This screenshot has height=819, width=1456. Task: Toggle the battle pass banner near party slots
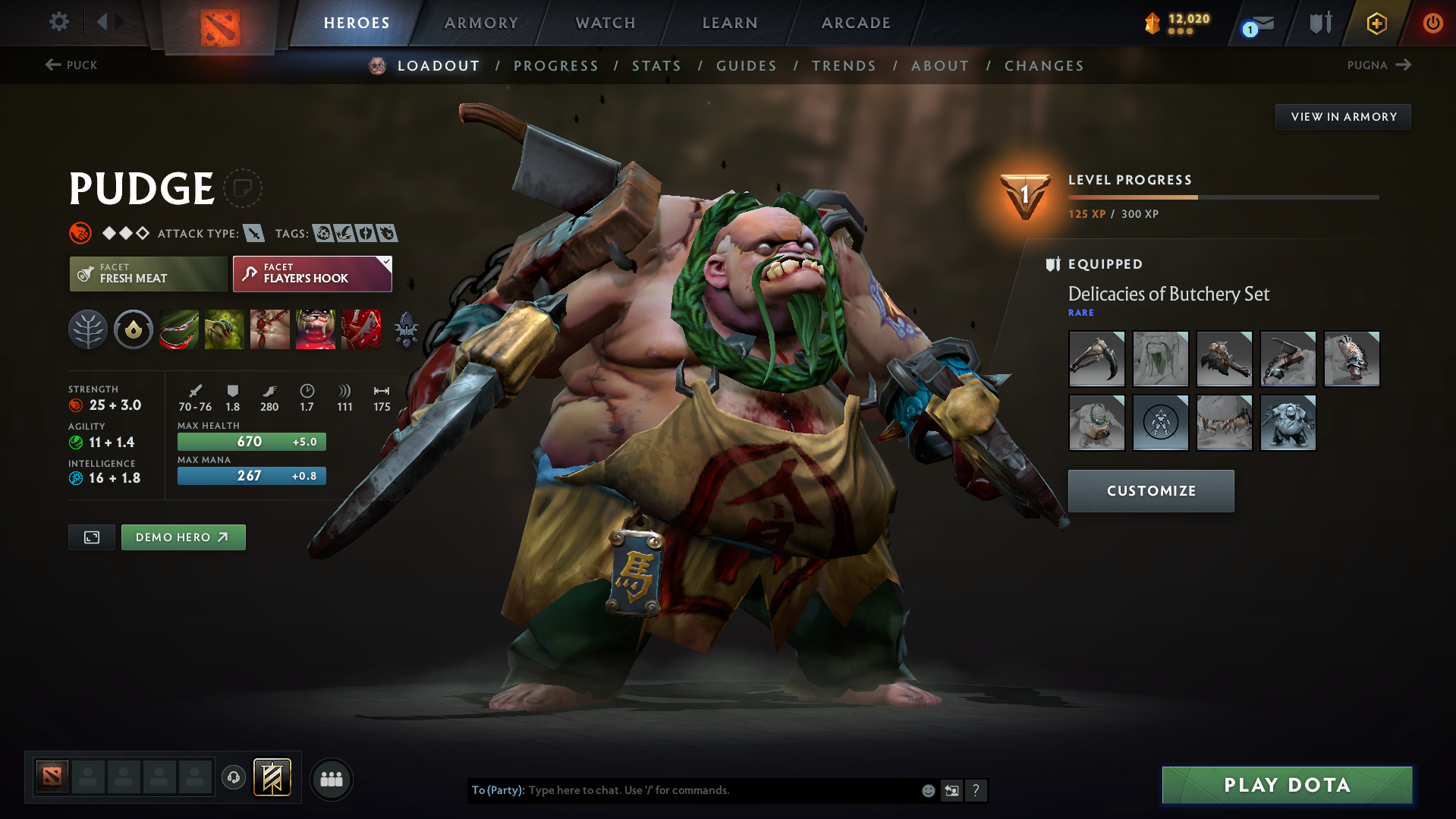(x=271, y=777)
